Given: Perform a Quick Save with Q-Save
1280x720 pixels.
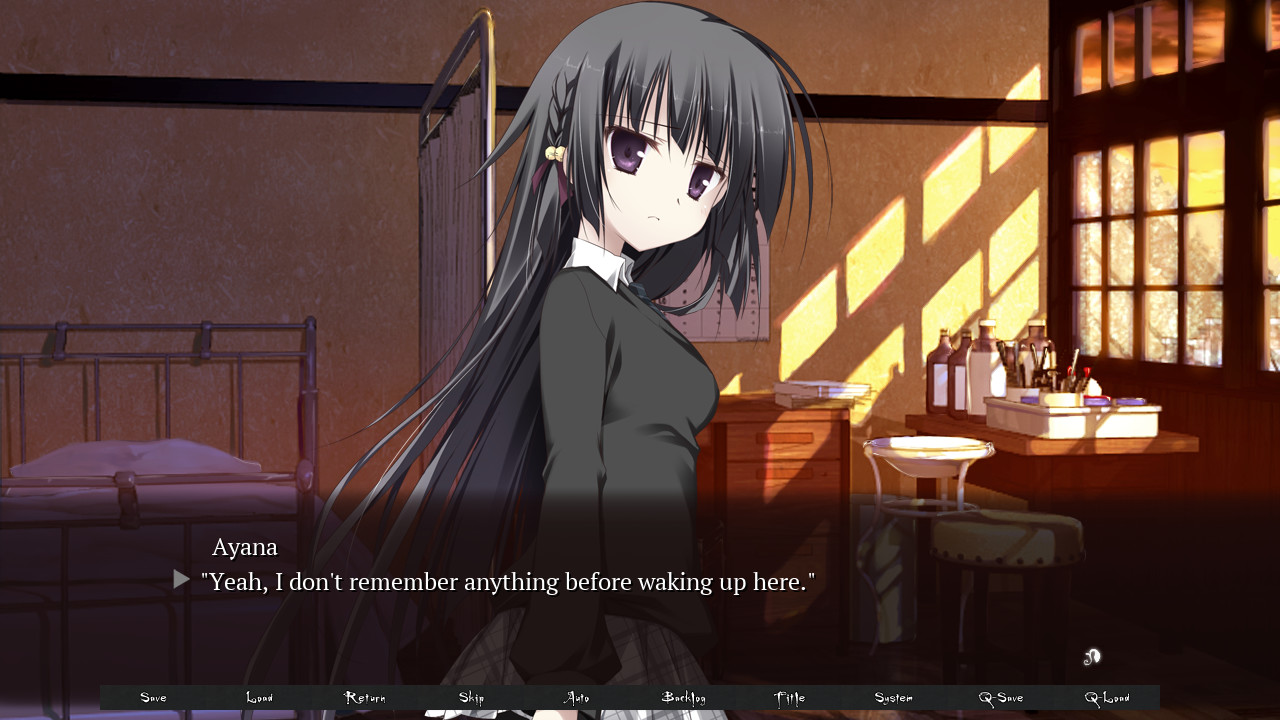Looking at the screenshot, I should coord(1000,697).
